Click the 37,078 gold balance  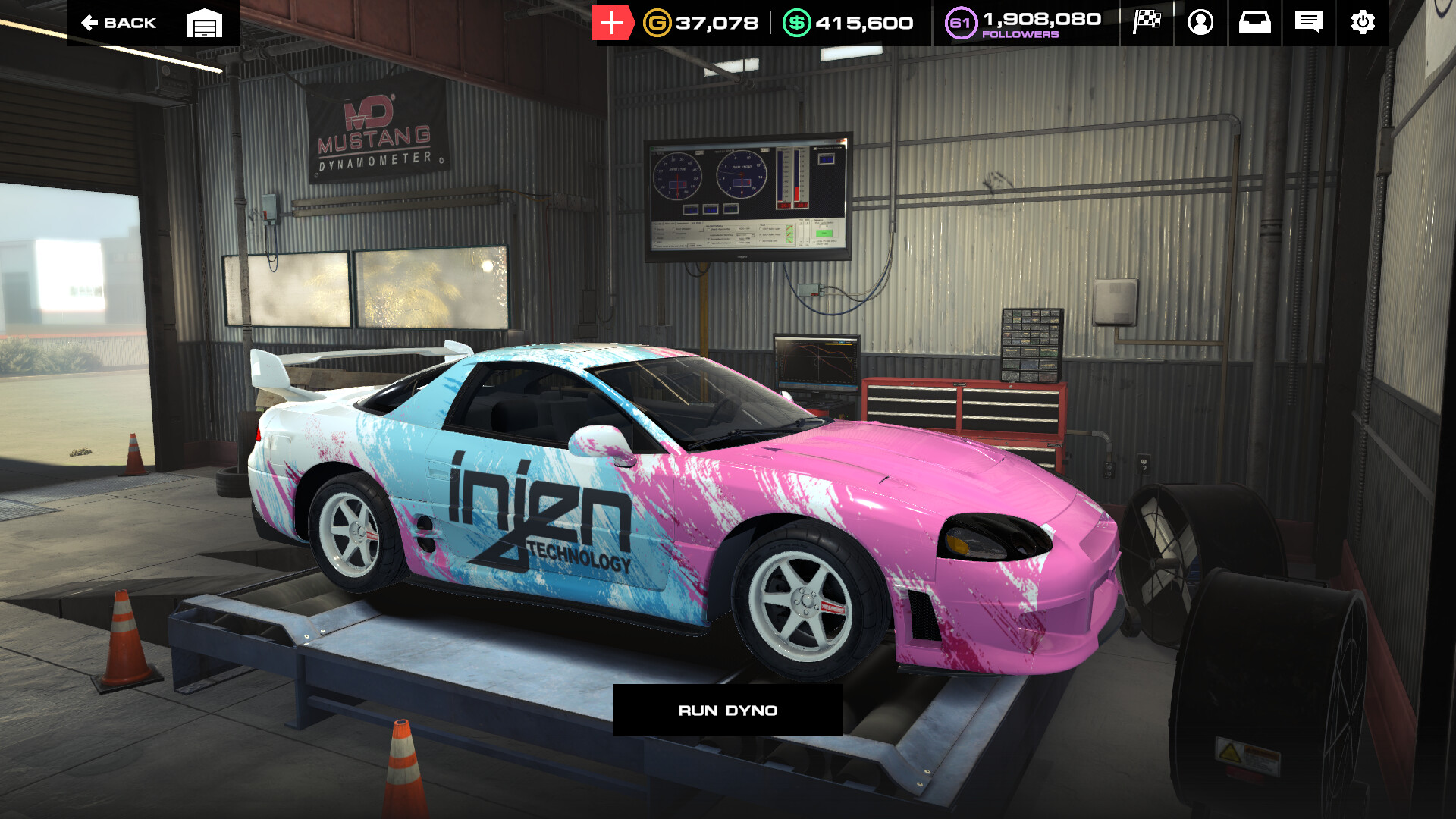point(715,23)
